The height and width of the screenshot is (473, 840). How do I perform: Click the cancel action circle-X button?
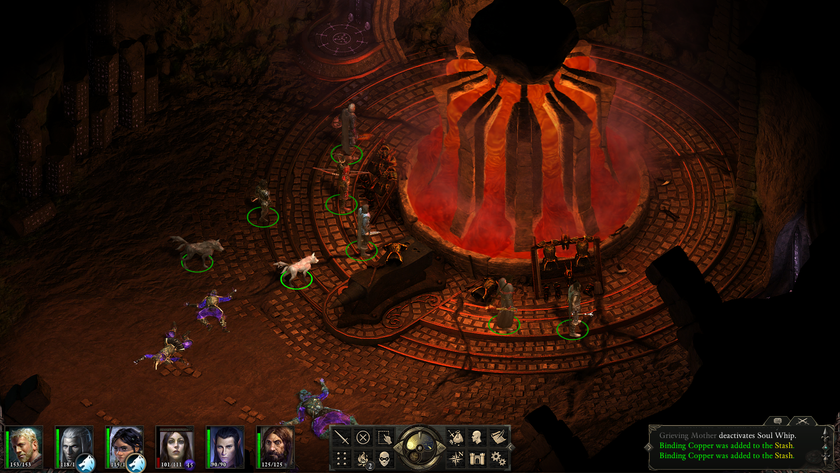point(363,437)
